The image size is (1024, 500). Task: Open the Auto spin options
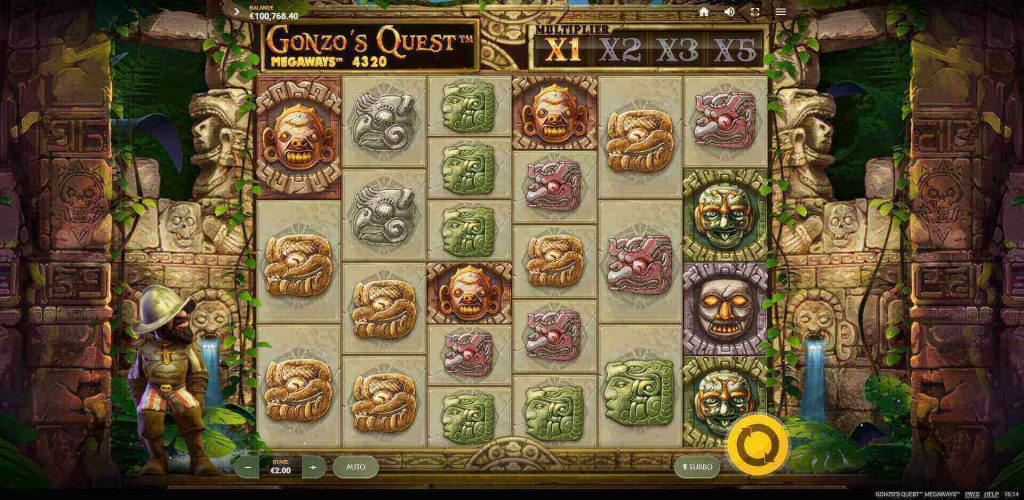point(355,466)
